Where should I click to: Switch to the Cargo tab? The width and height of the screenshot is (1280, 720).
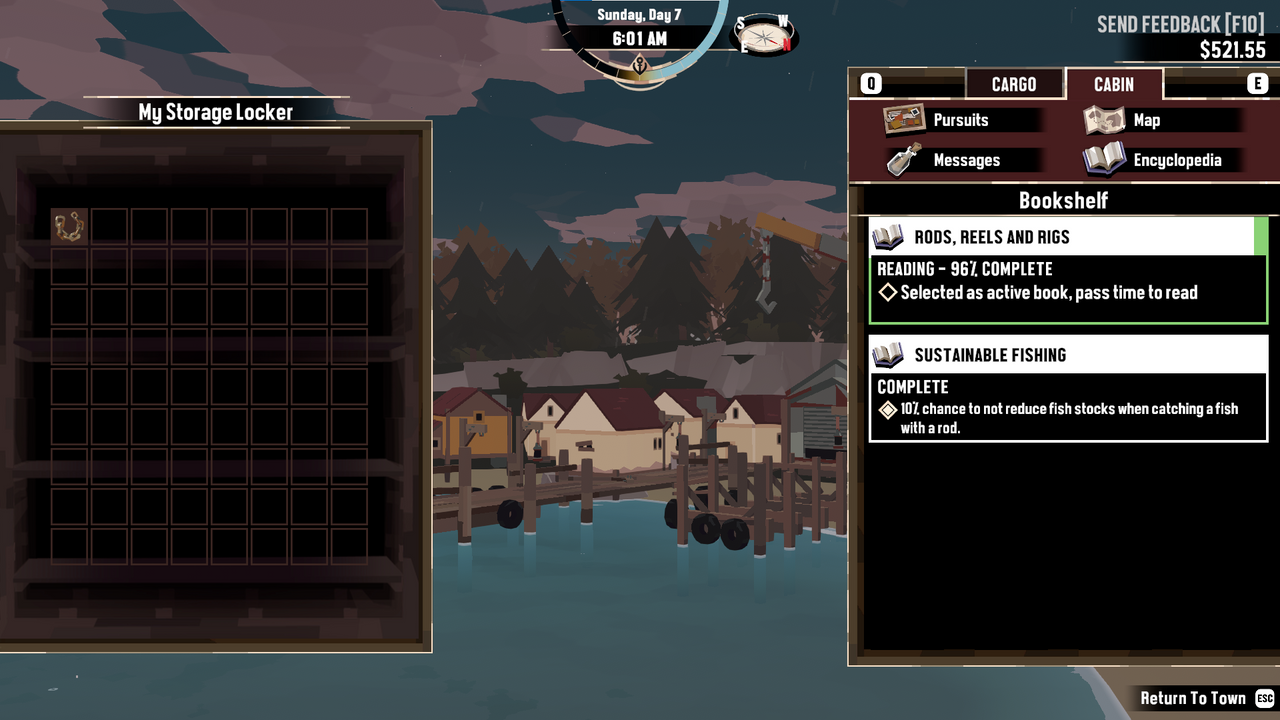1015,84
